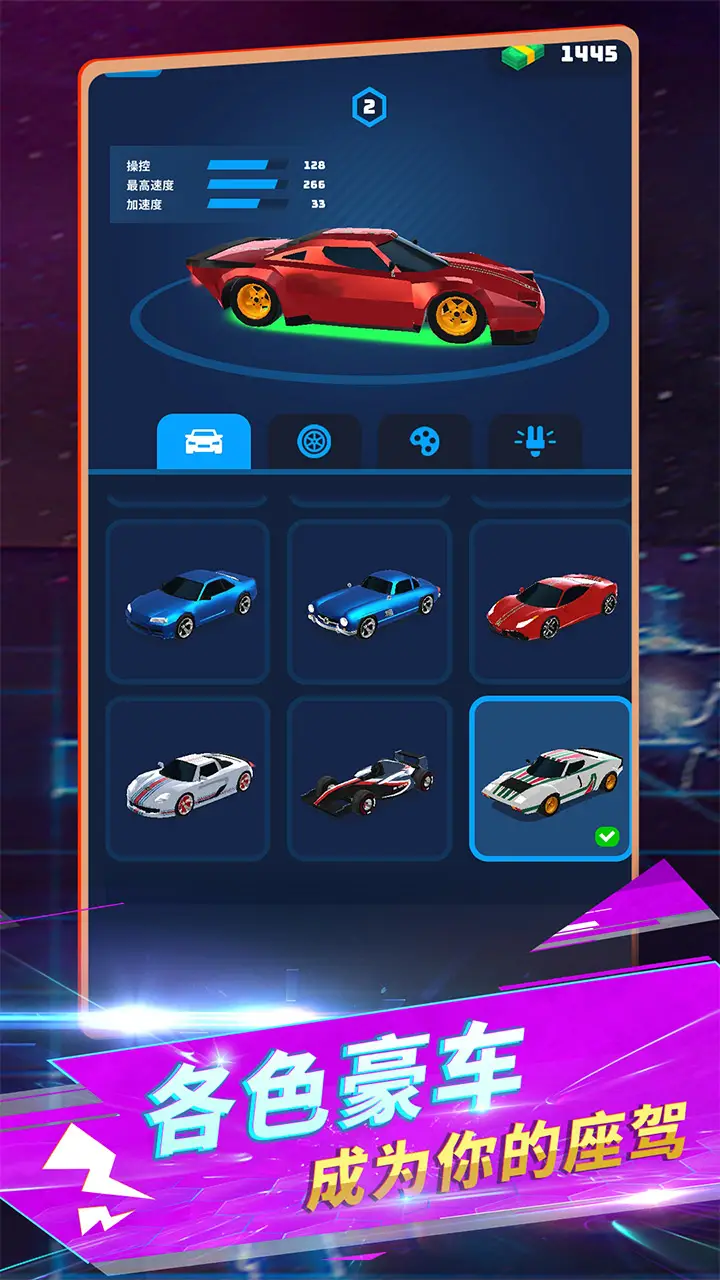Screen dimensions: 720x1280
Task: Choose the black formula race car
Action: [369, 779]
